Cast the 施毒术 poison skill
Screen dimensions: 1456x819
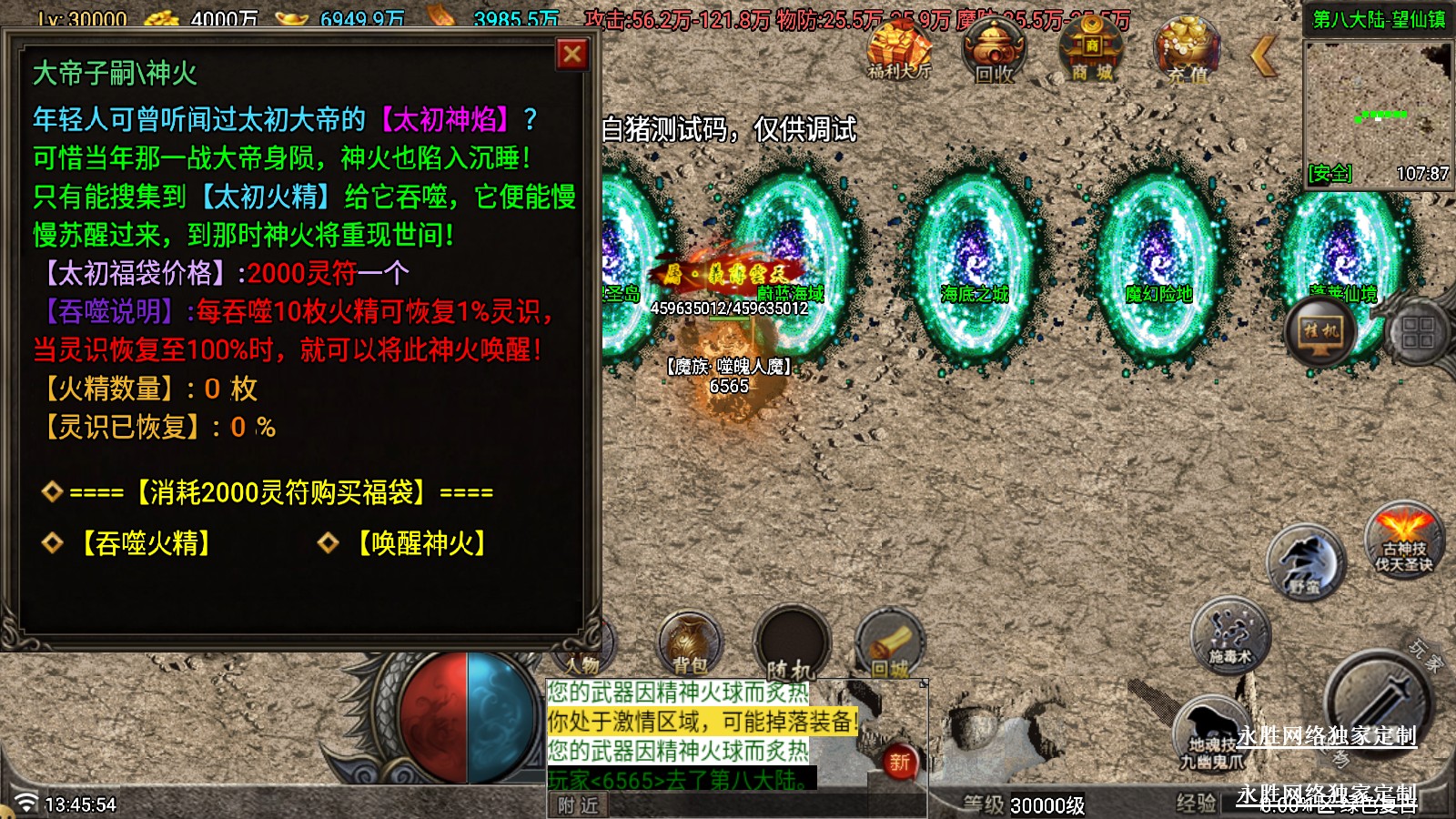tap(1230, 634)
